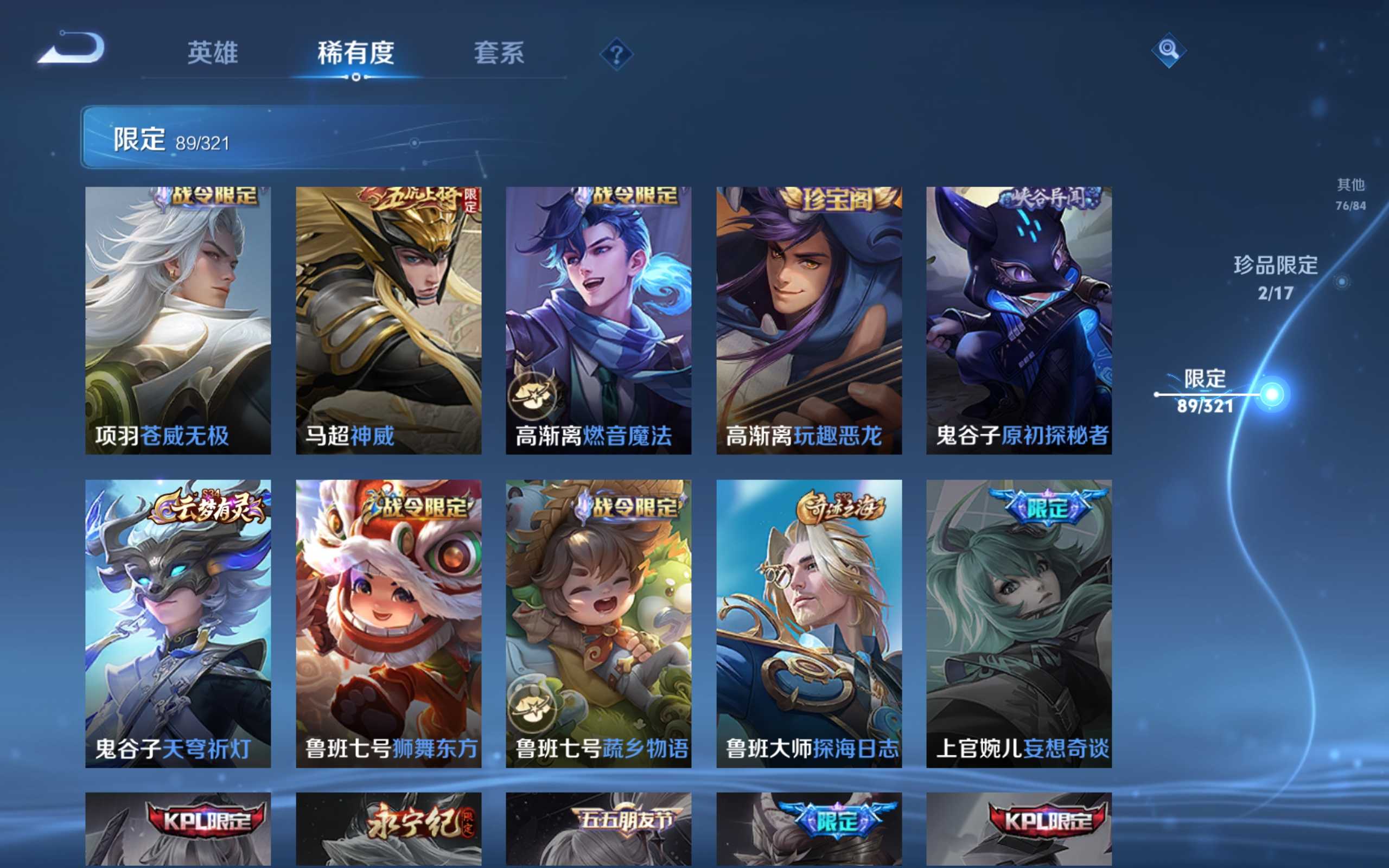This screenshot has width=1389, height=868.
Task: Jump to the 珍品限定 rarity category
Action: click(1276, 277)
